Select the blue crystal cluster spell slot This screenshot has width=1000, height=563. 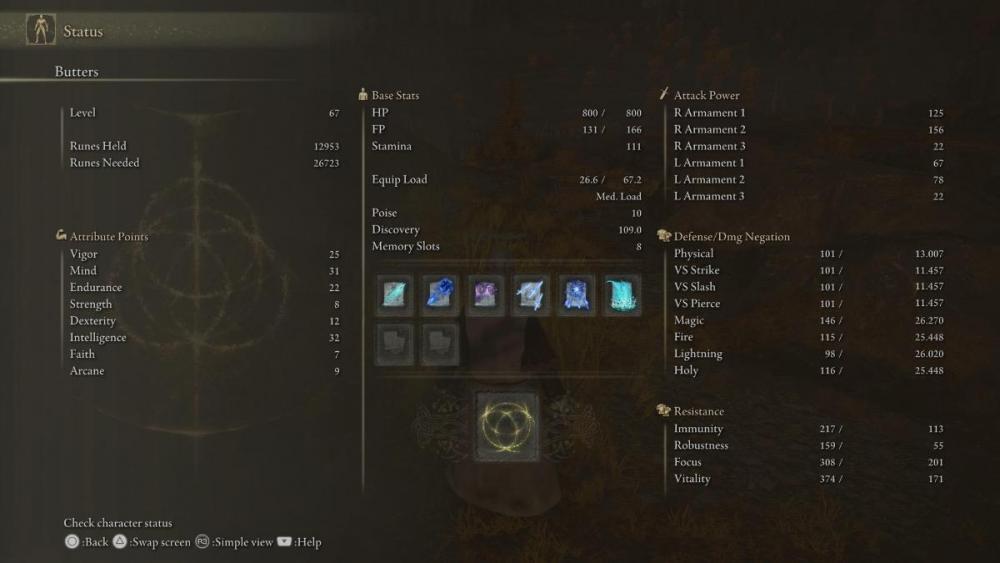441,295
